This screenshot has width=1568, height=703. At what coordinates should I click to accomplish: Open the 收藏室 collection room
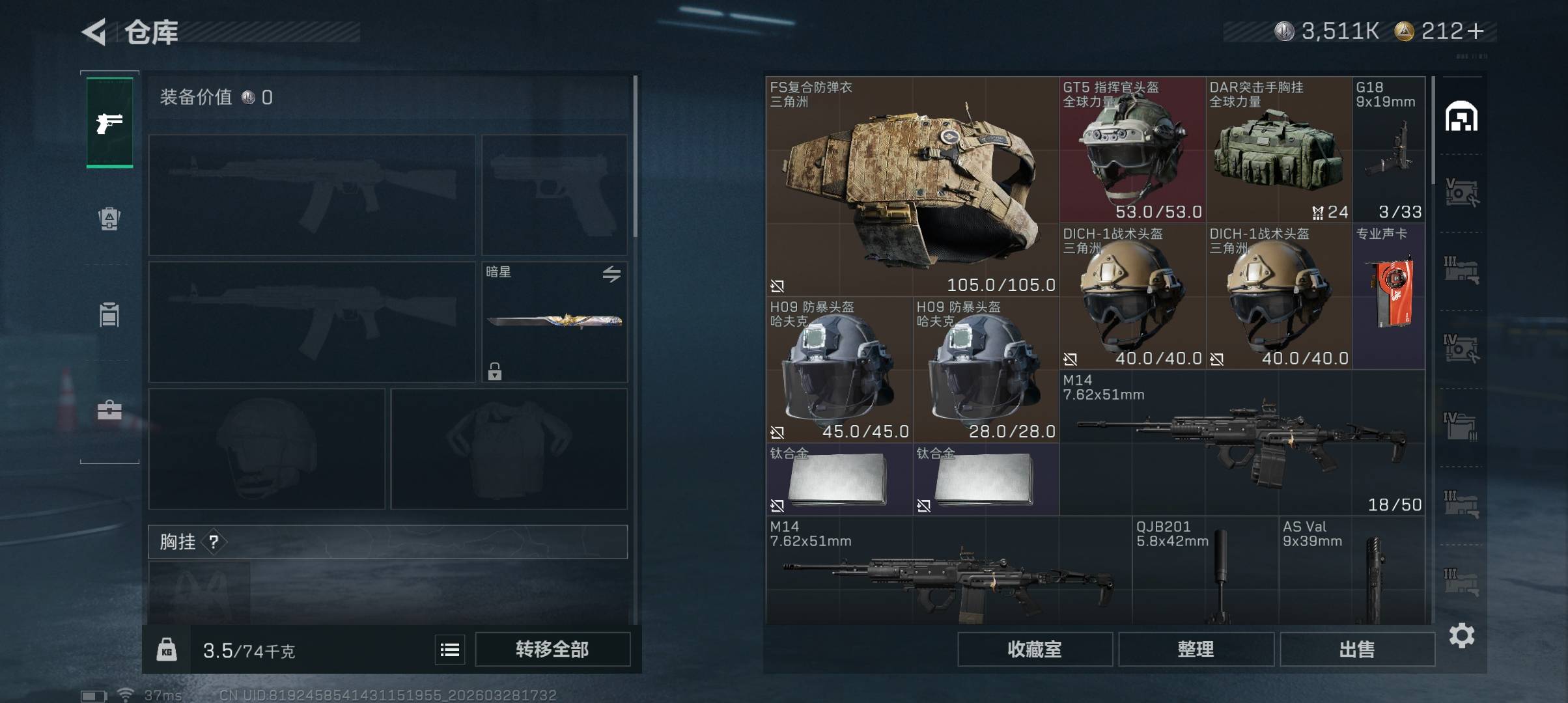1034,649
